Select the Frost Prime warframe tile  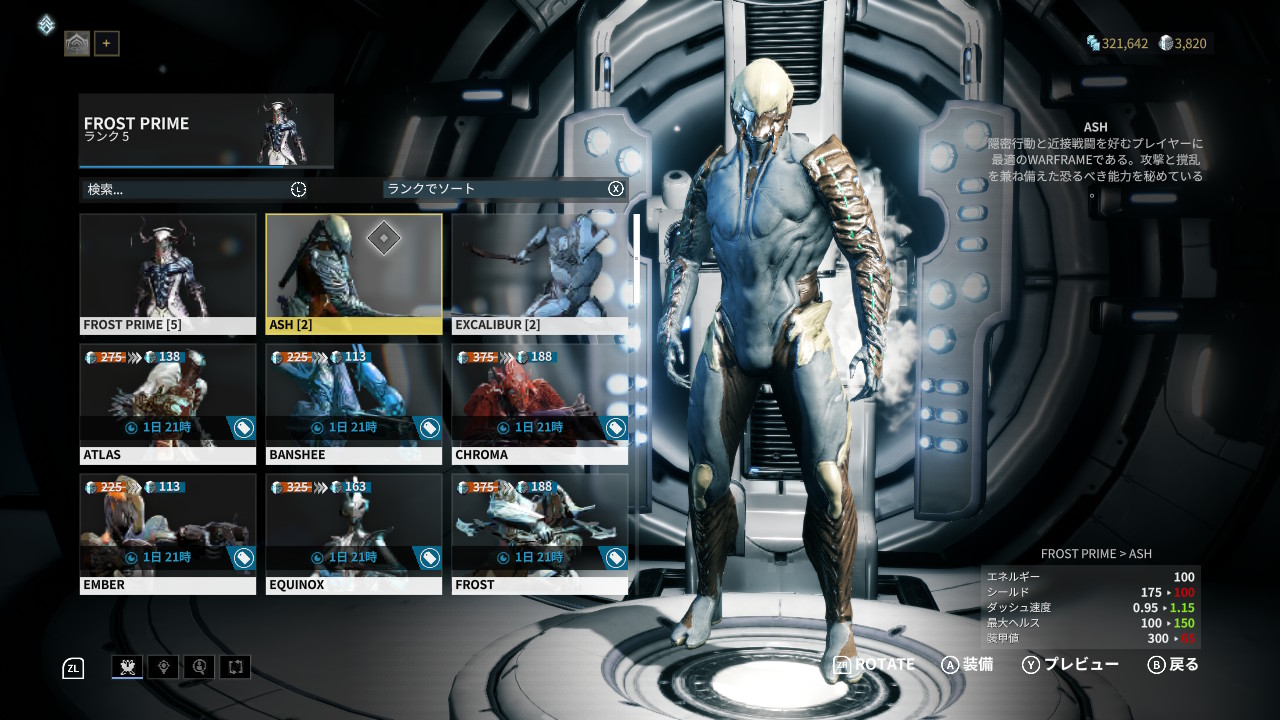pyautogui.click(x=168, y=273)
